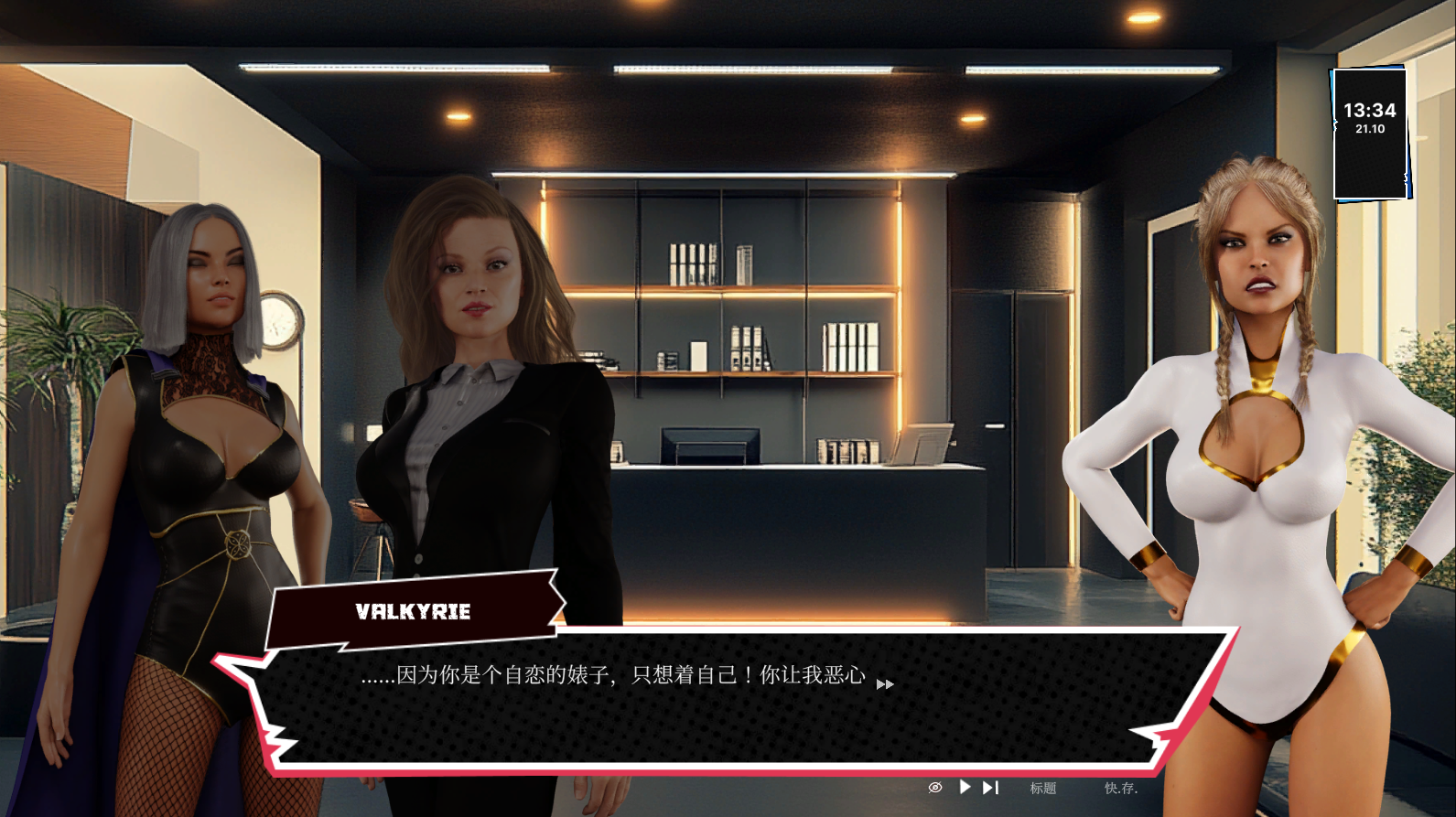1456x817 pixels.
Task: Start auto-play with the play triangle
Action: tap(965, 787)
